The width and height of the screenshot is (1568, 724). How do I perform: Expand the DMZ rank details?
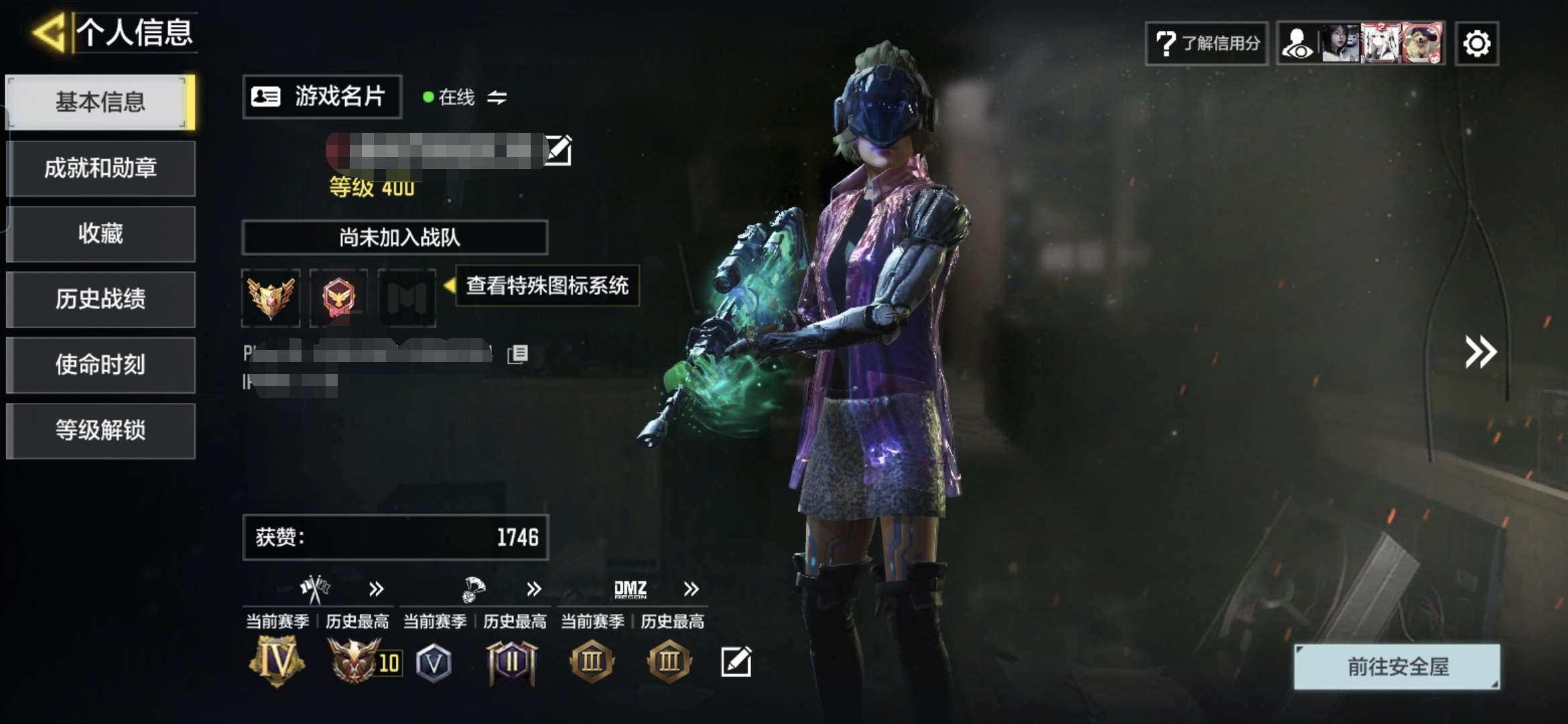click(691, 589)
